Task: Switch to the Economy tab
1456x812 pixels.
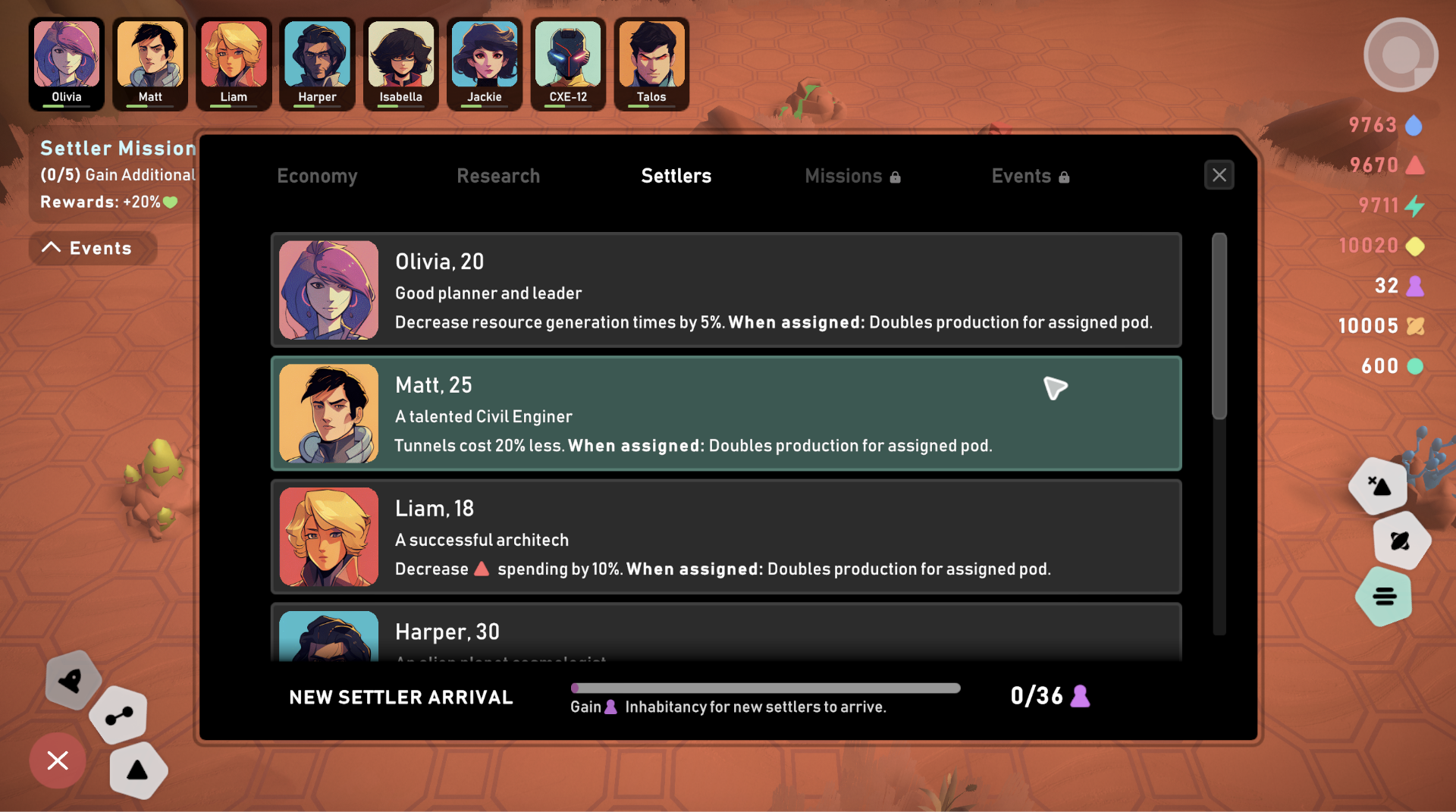Action: click(x=317, y=175)
